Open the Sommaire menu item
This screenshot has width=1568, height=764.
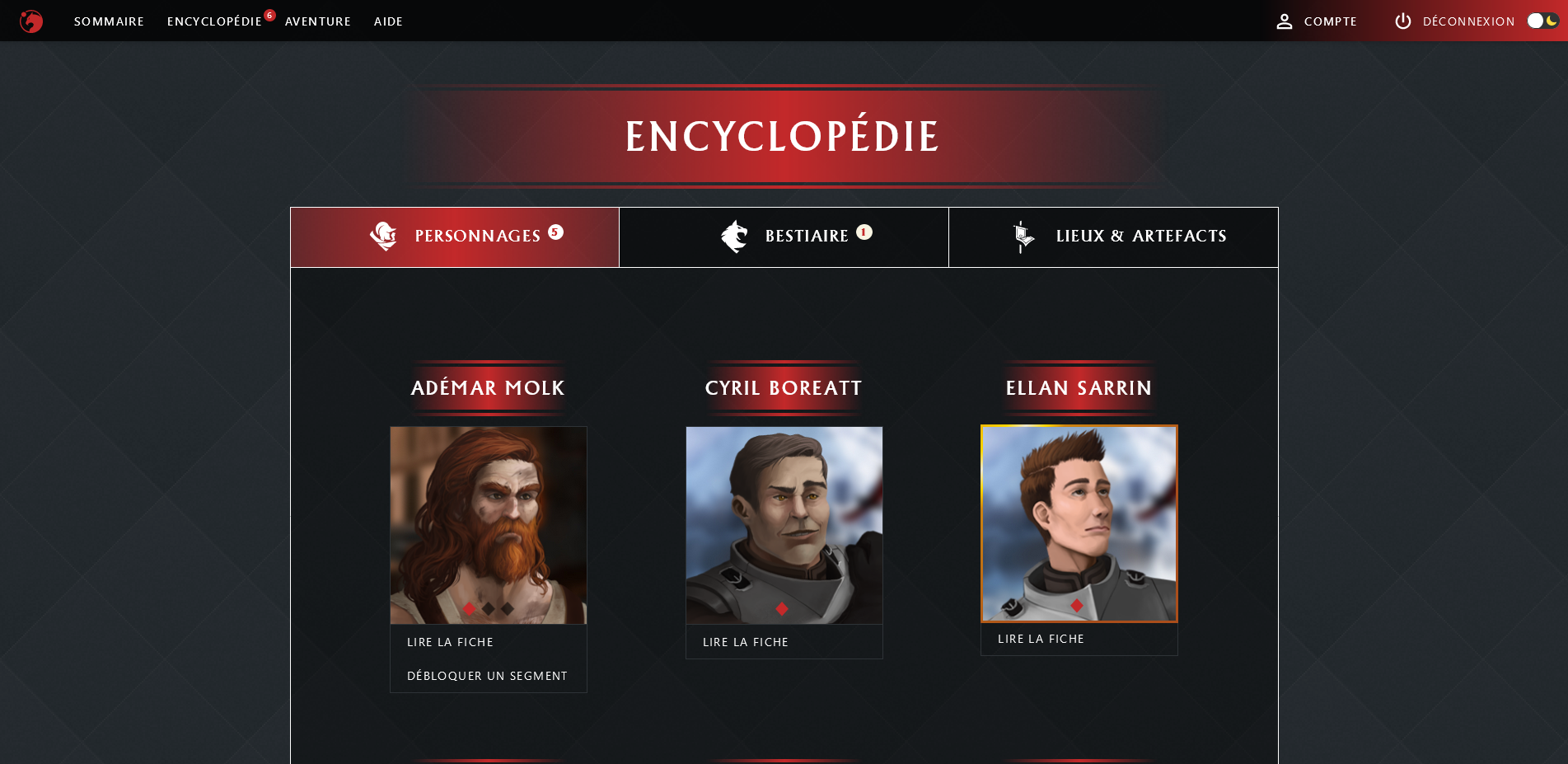click(x=108, y=21)
